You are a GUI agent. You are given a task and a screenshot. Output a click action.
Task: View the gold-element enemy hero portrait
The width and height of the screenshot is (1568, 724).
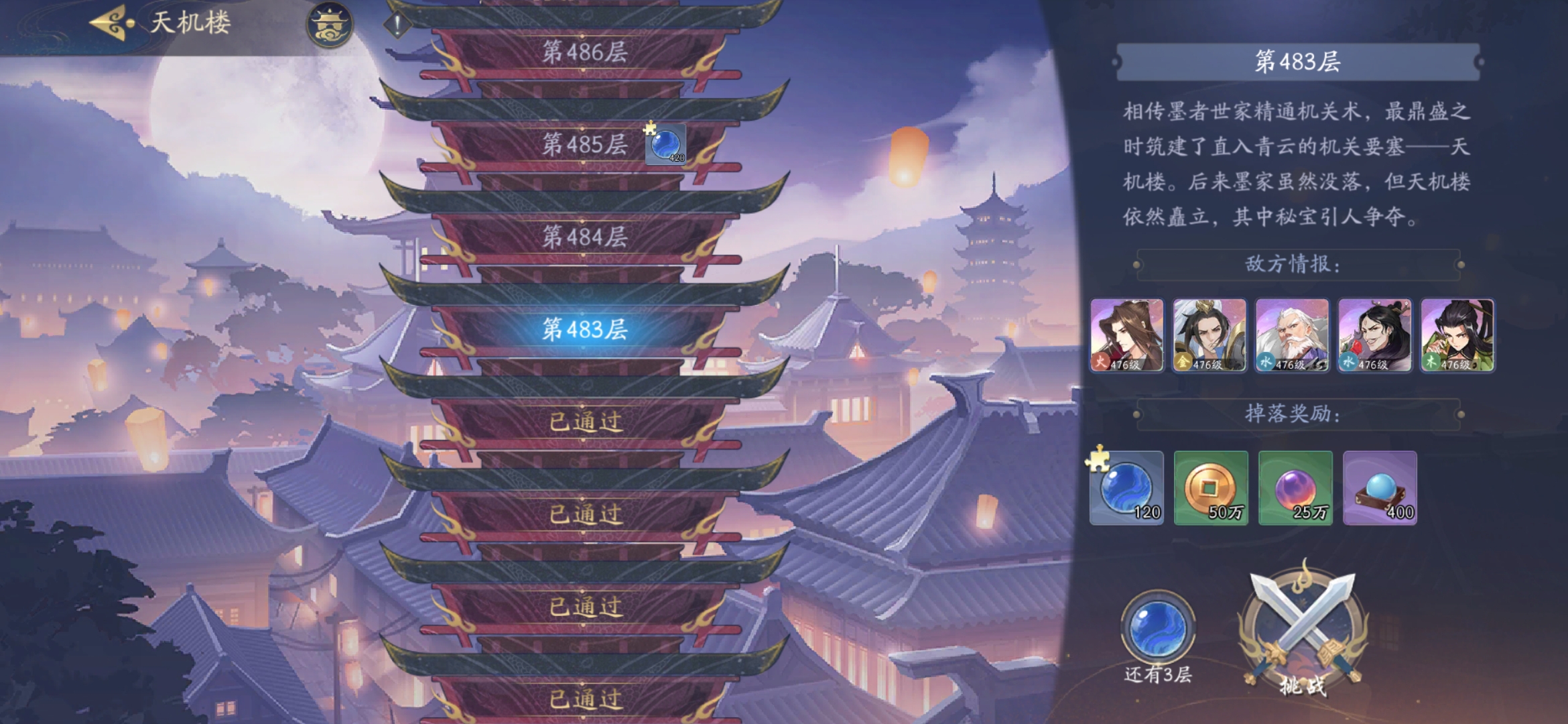(1210, 335)
